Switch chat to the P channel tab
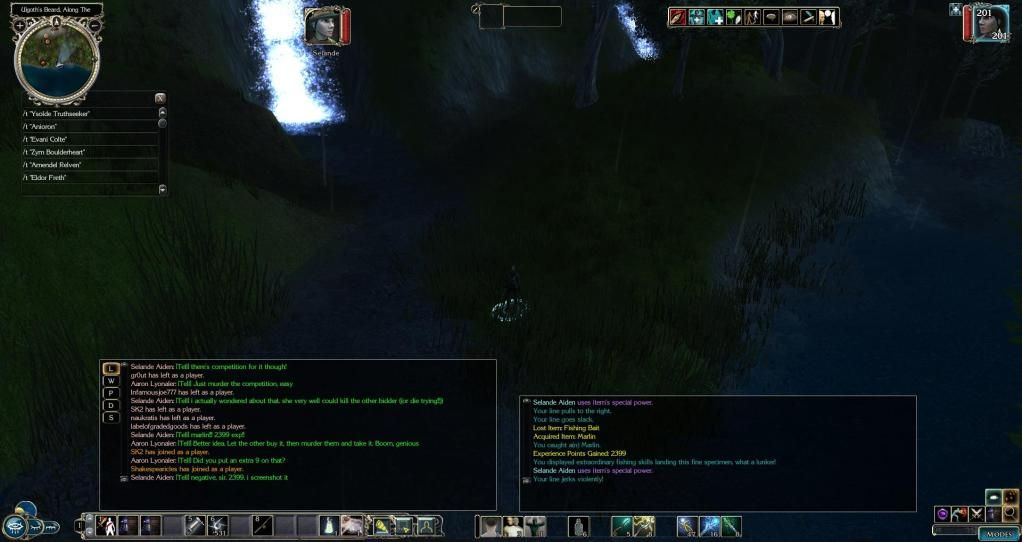The width and height of the screenshot is (1022, 542). coord(112,393)
